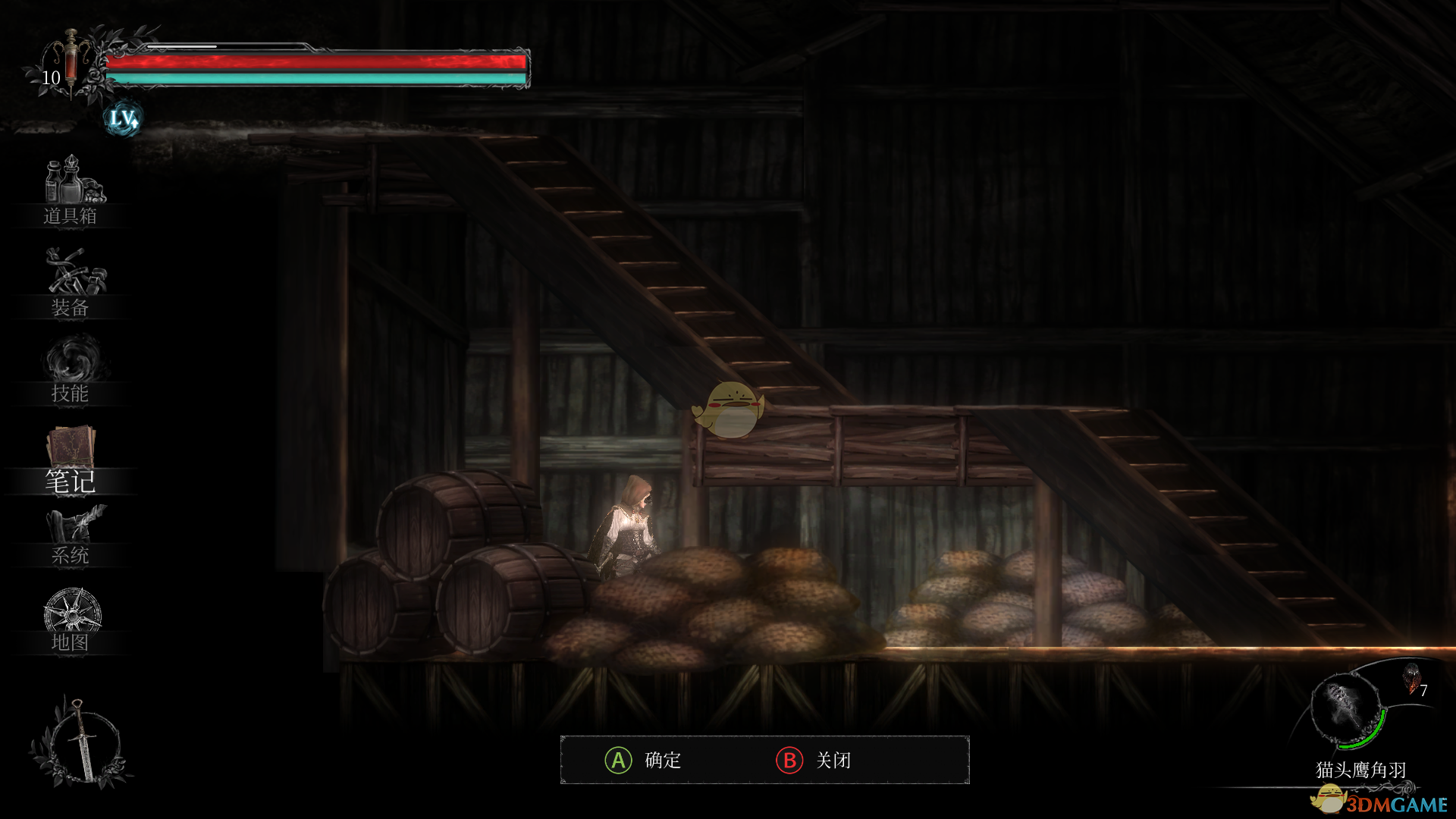Select the 猫头鹰角羽 owl feather item slot

click(x=1348, y=711)
